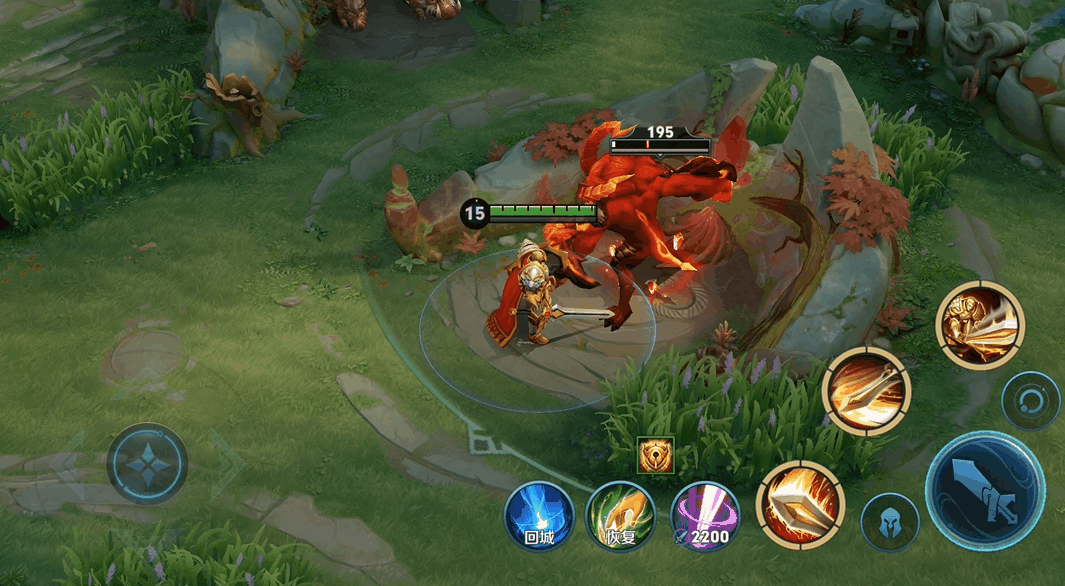Screen dimensions: 1065x586
Task: Click the golden shield equipment icon
Action: (x=656, y=455)
